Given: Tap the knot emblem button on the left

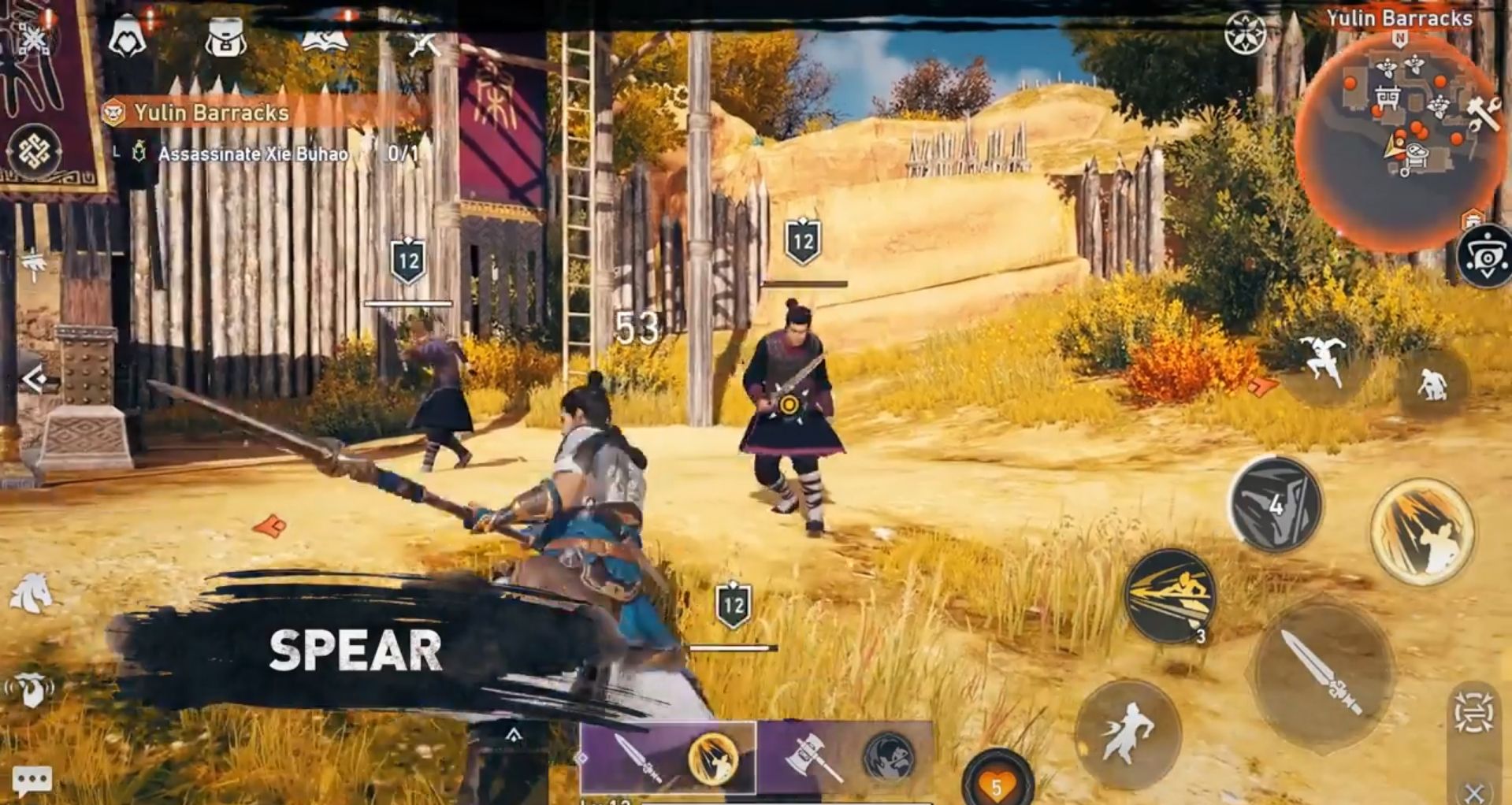Looking at the screenshot, I should tap(35, 150).
